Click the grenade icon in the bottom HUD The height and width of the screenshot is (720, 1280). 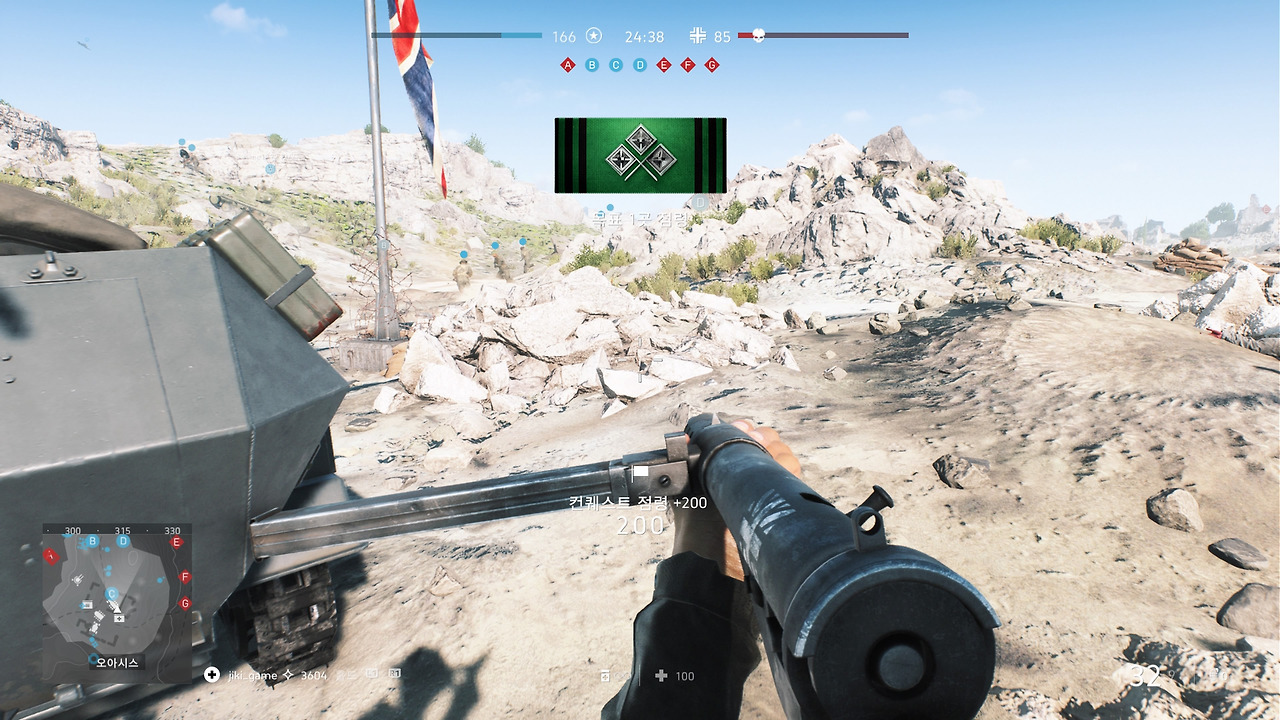605,676
